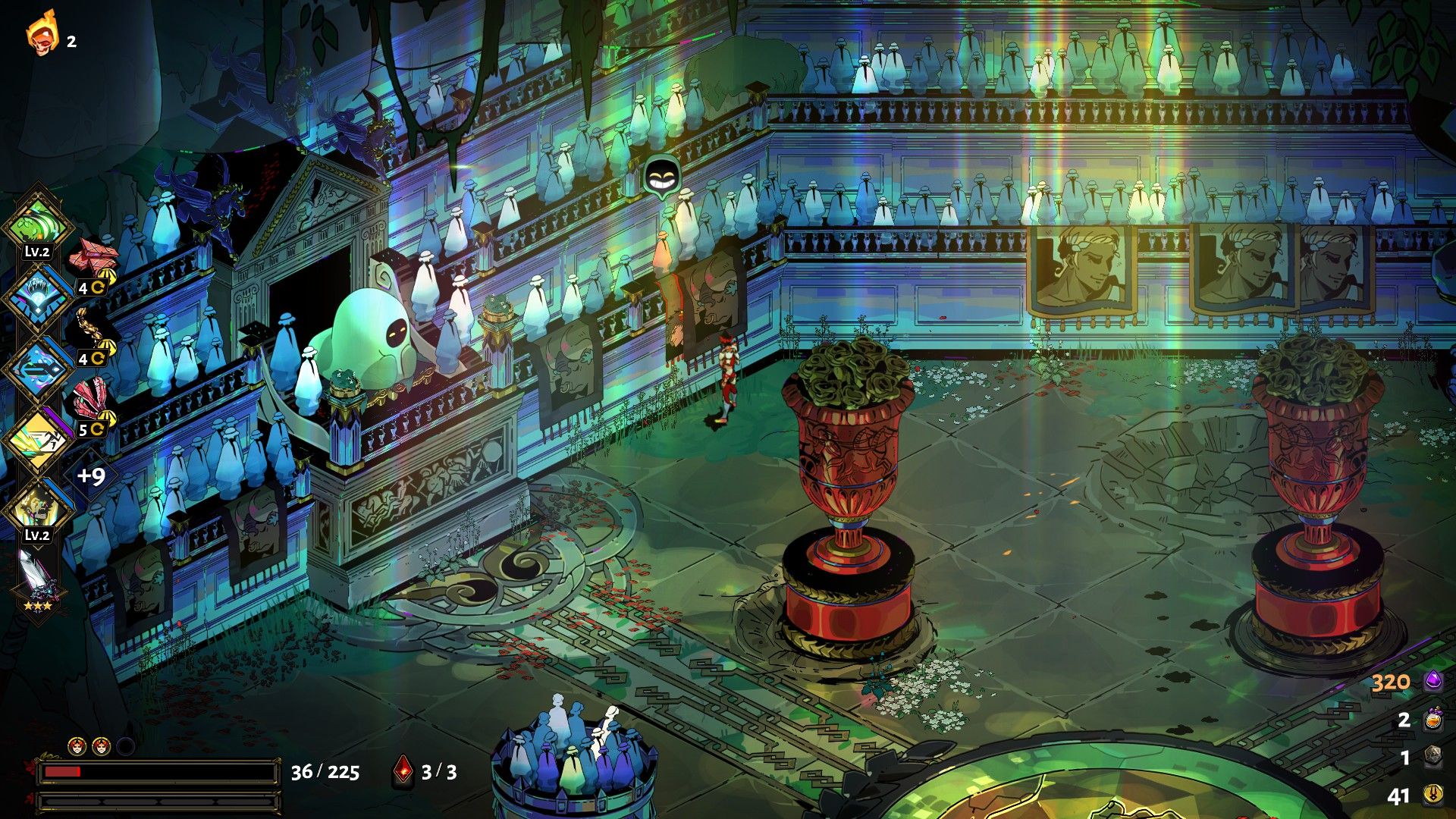The height and width of the screenshot is (819, 1456).
Task: Click the 320 gold counter at bottom-right
Action: [1390, 682]
